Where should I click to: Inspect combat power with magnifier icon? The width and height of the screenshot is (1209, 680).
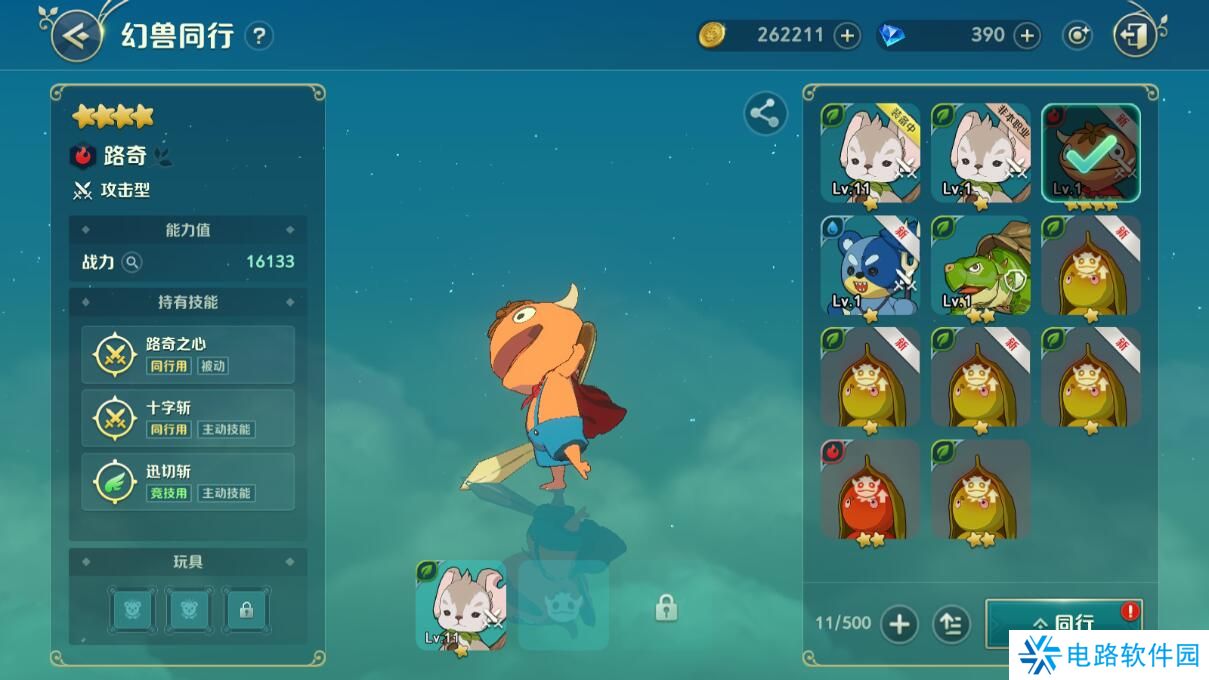tap(132, 262)
